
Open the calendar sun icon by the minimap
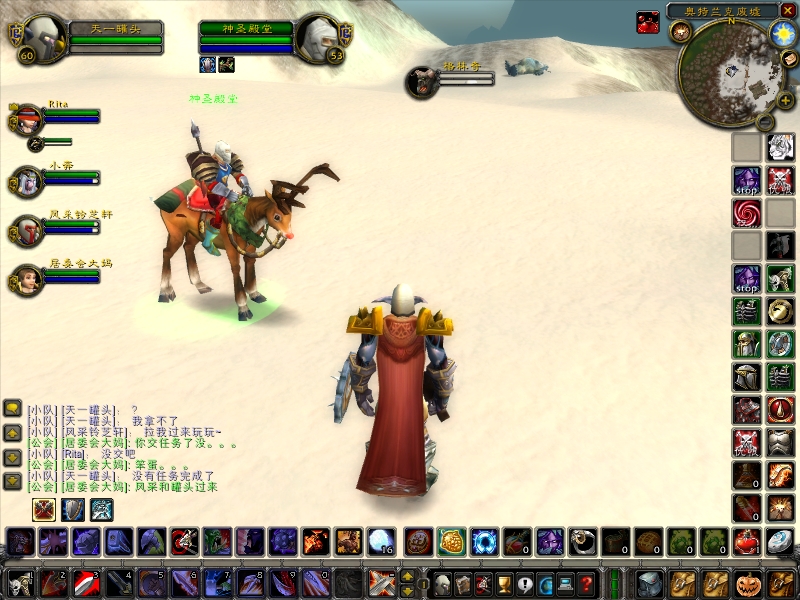[782, 33]
